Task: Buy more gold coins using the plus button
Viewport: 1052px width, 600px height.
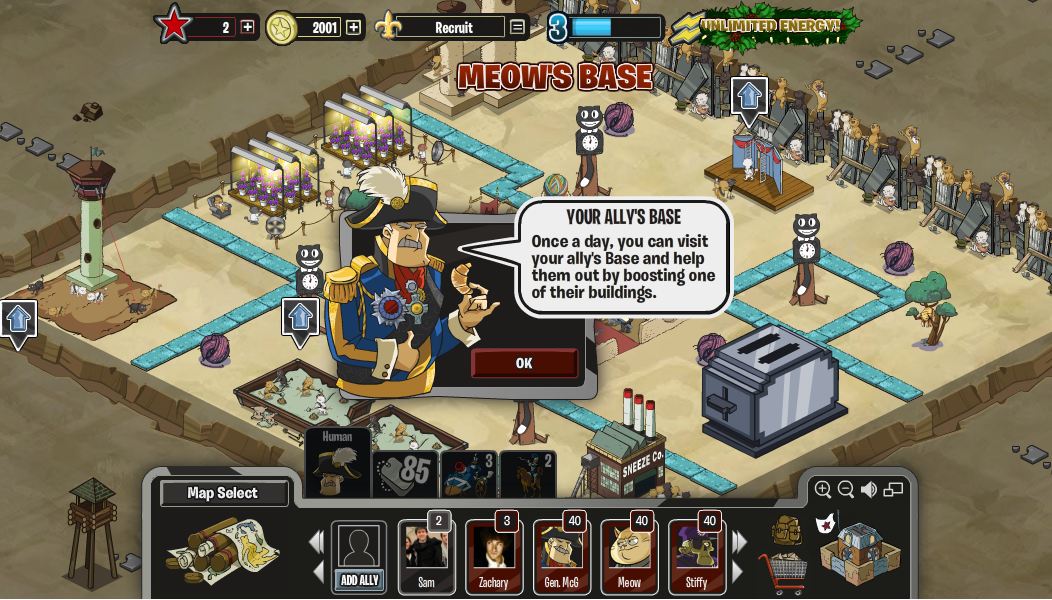Action: pyautogui.click(x=354, y=27)
